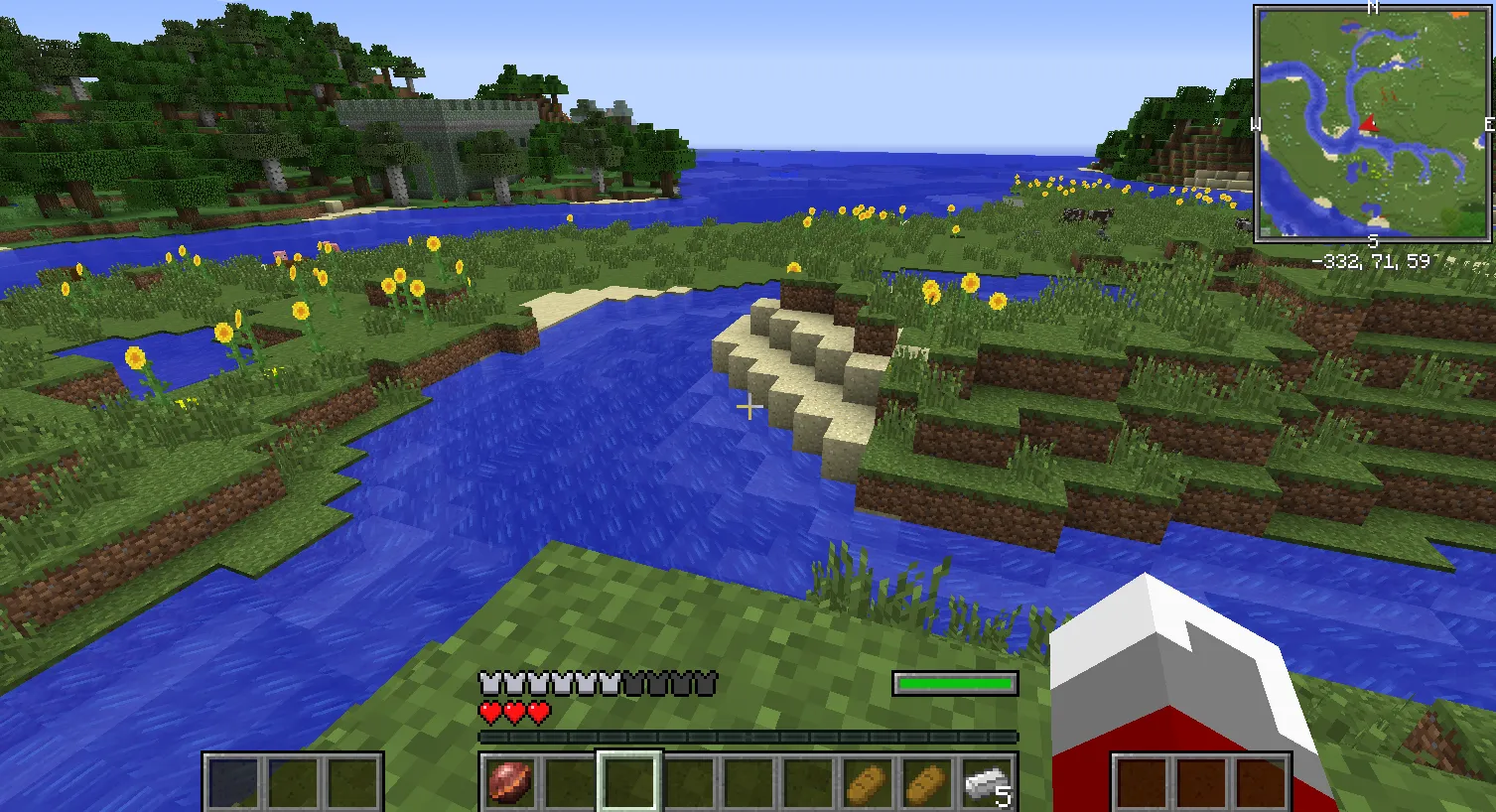Click the E compass marker on the minimap

tap(1489, 124)
